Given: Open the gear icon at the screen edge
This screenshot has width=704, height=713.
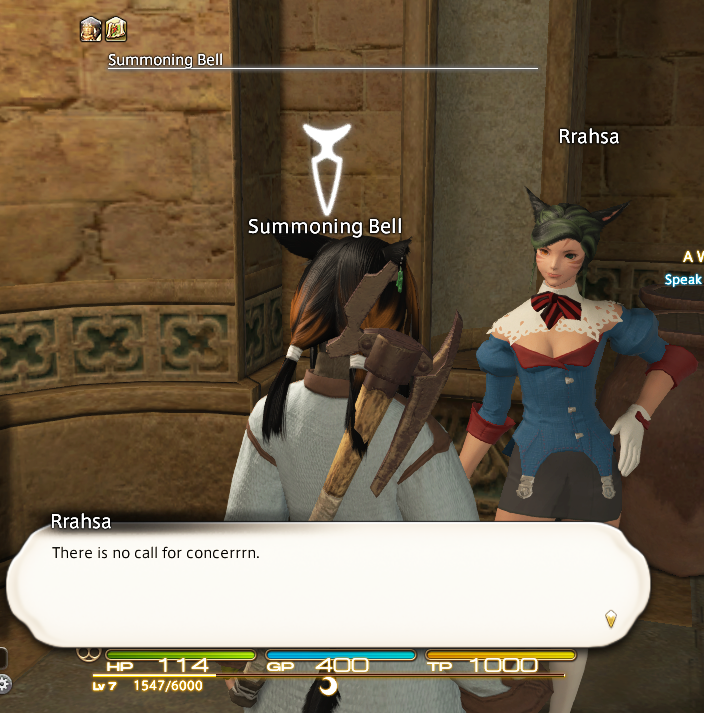Looking at the screenshot, I should [x=4, y=685].
